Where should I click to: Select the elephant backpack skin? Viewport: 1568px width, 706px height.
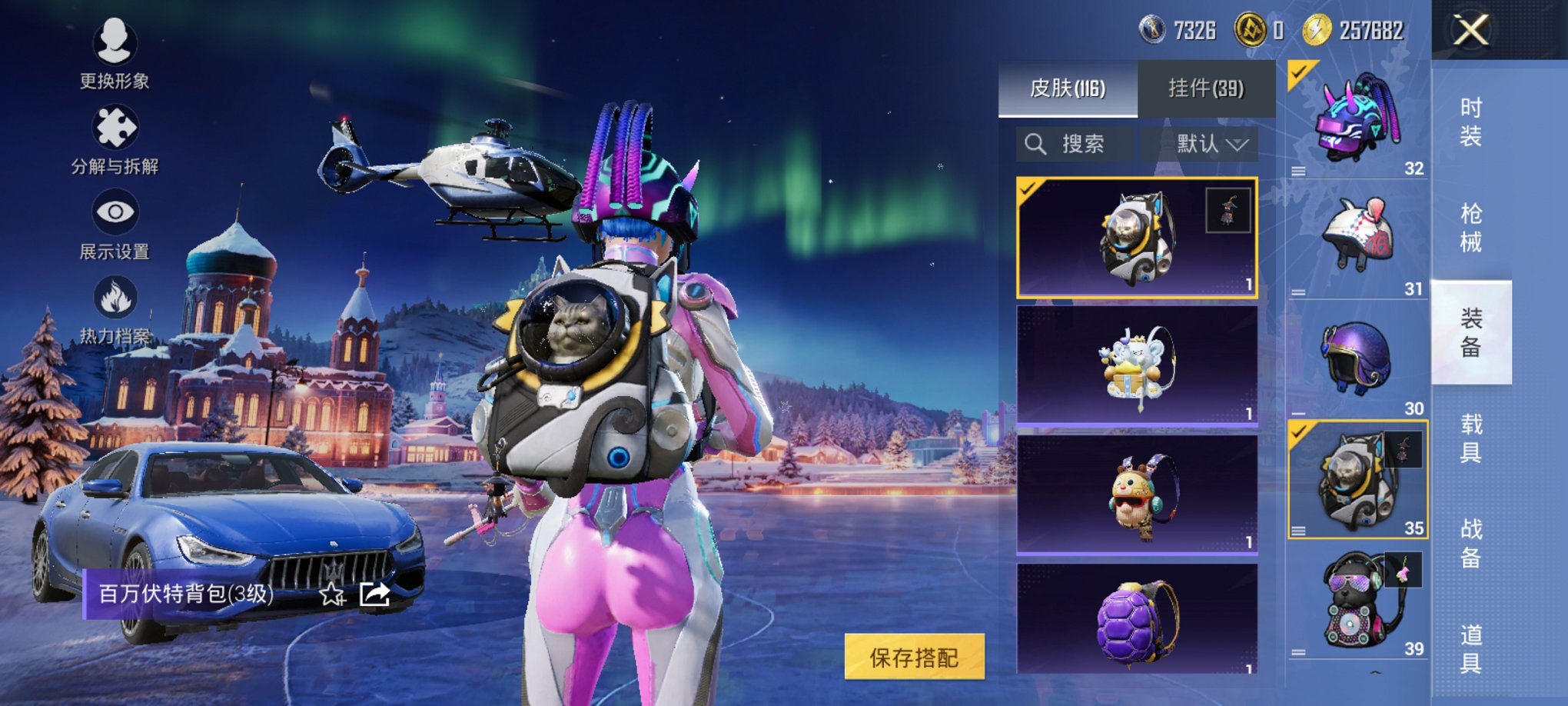[x=1137, y=365]
